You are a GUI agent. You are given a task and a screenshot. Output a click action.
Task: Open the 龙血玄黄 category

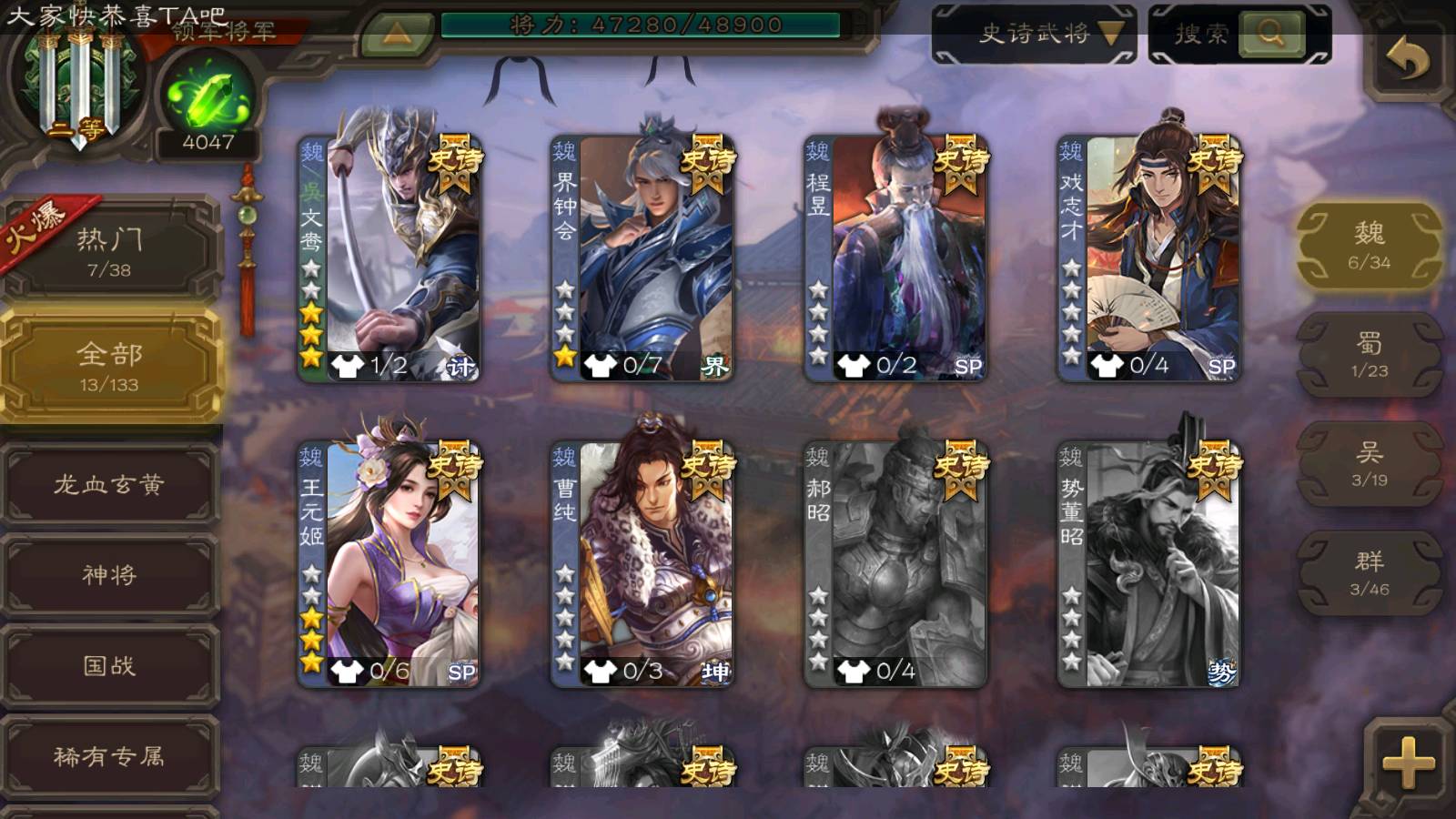click(109, 484)
